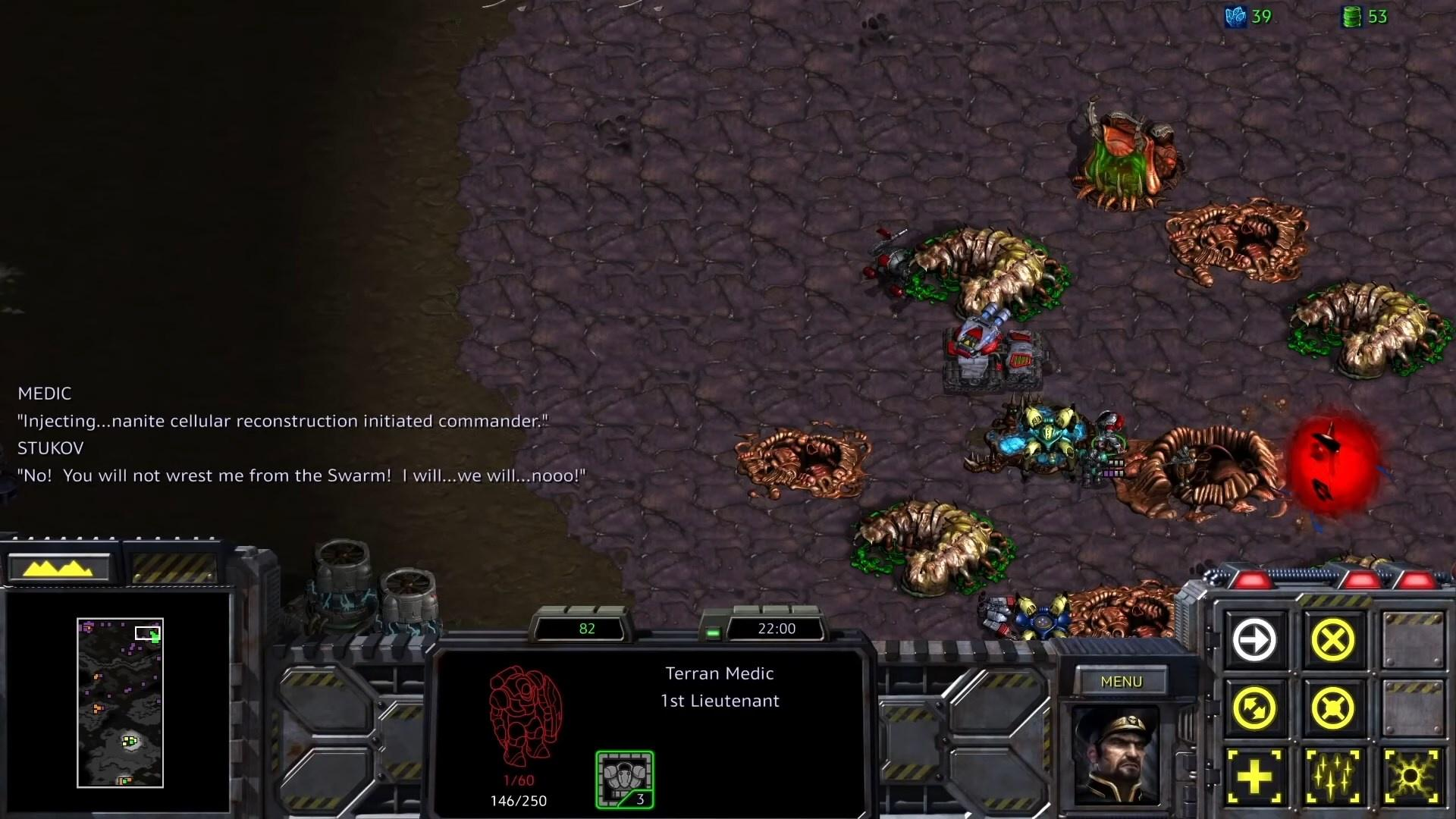Use the Restoration ability
This screenshot has height=819, width=1456.
[x=1332, y=777]
